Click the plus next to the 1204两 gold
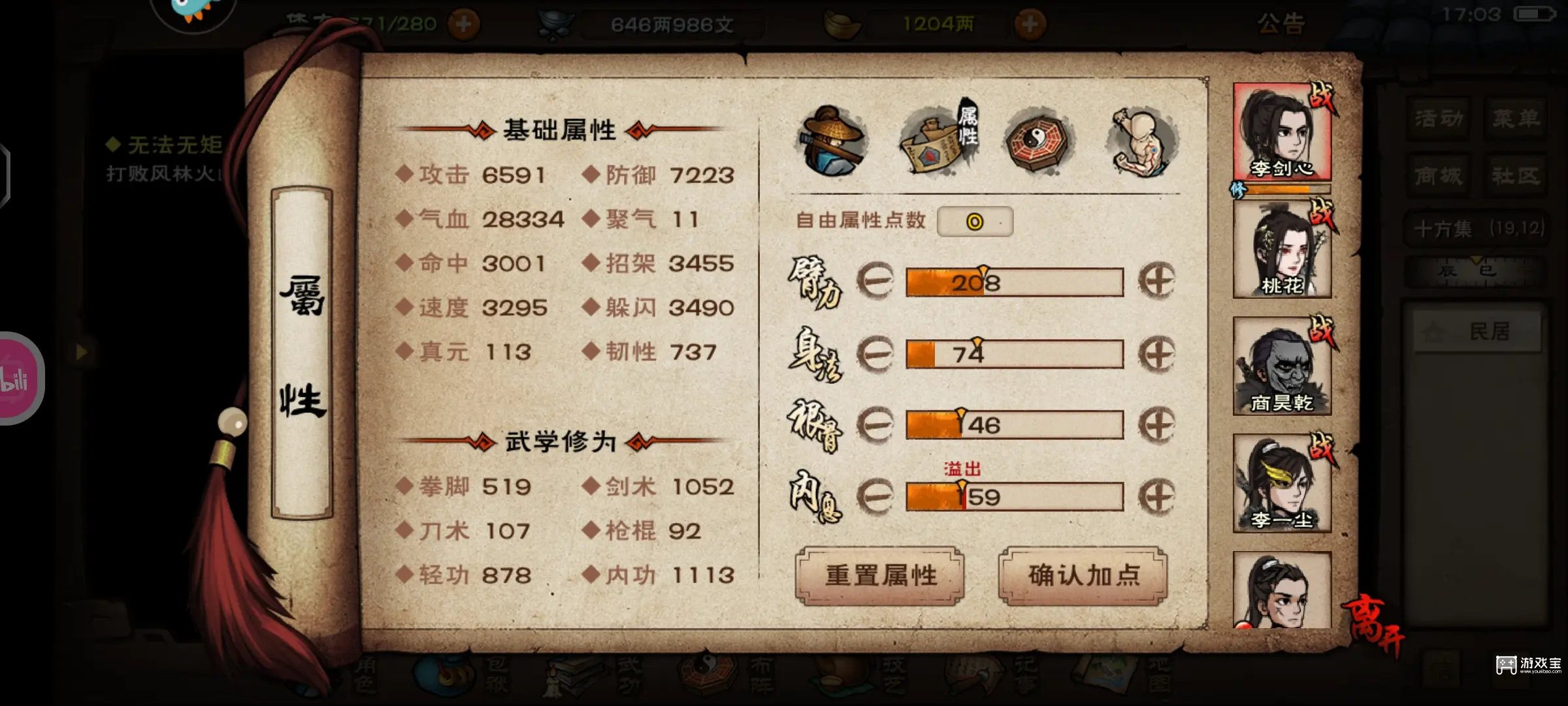Image resolution: width=1568 pixels, height=706 pixels. click(x=1031, y=25)
